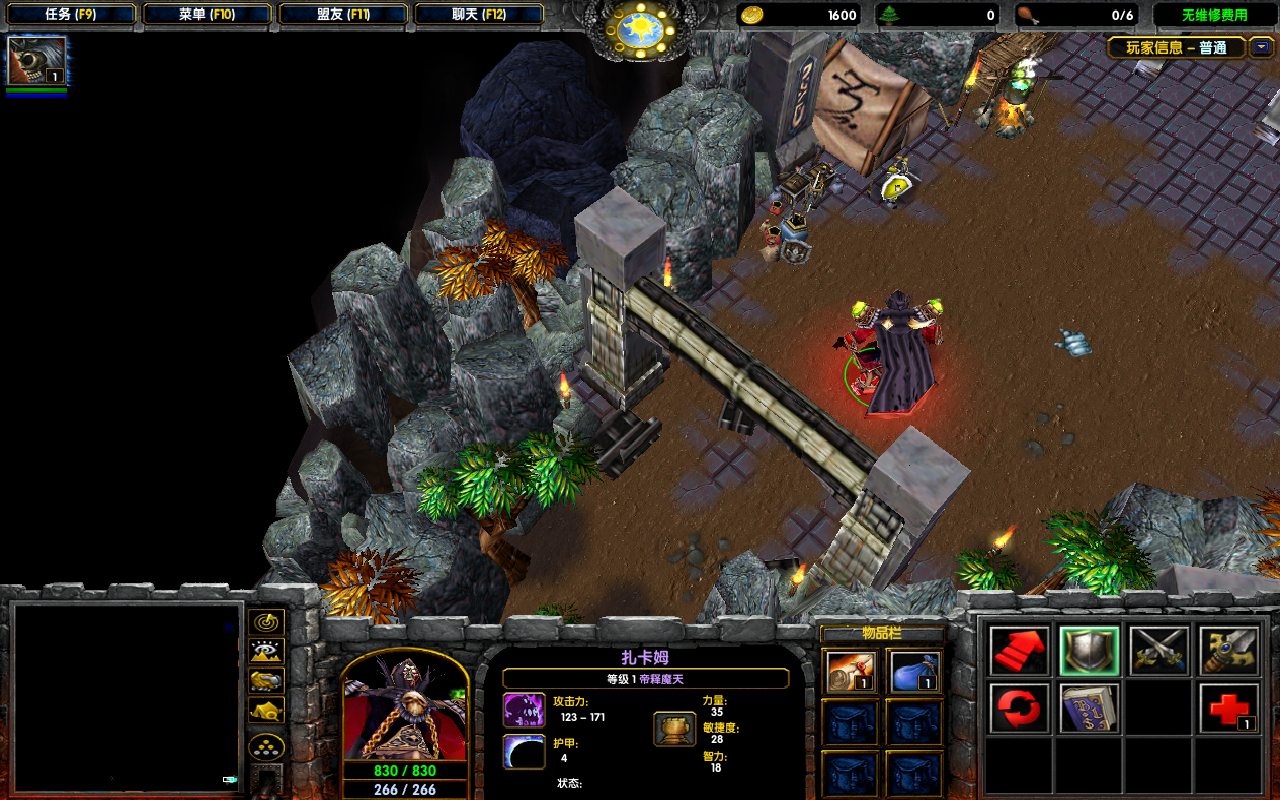
Task: Open the formation toggle button
Action: pyautogui.click(x=266, y=747)
